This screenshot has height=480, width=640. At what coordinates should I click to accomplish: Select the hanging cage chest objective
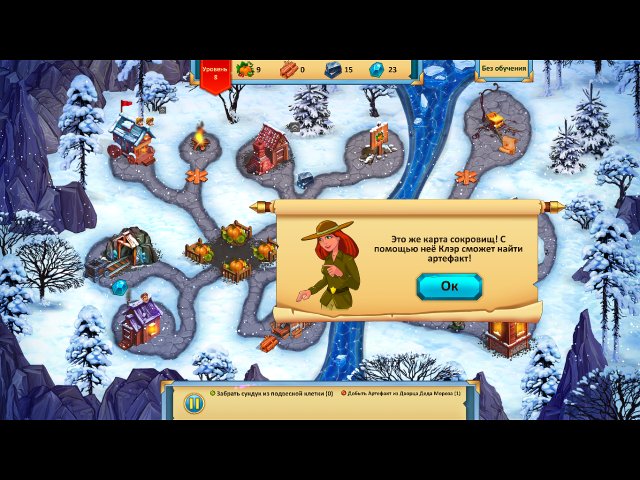tap(271, 393)
